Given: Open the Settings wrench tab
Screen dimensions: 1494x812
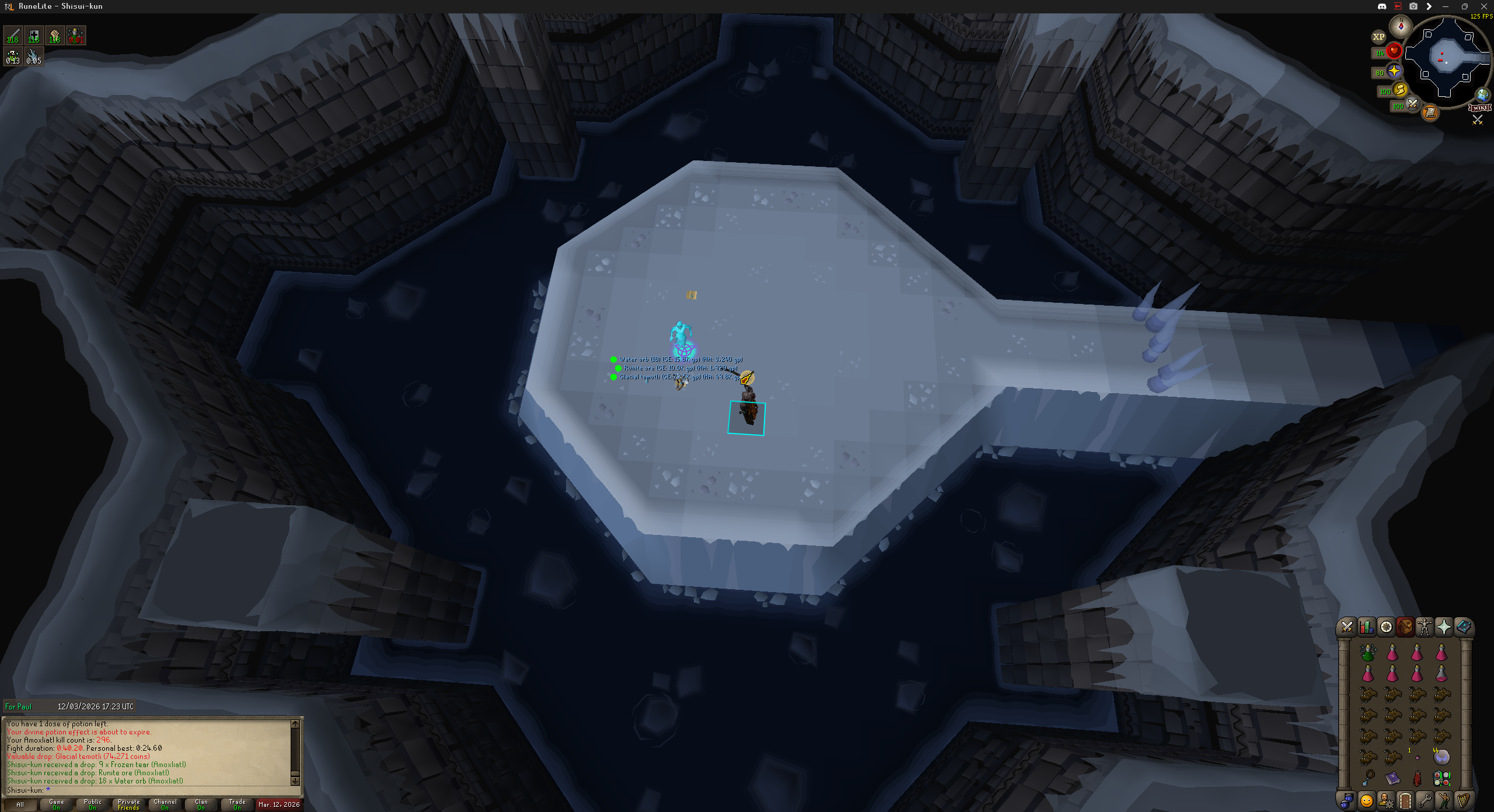Looking at the screenshot, I should [1425, 800].
